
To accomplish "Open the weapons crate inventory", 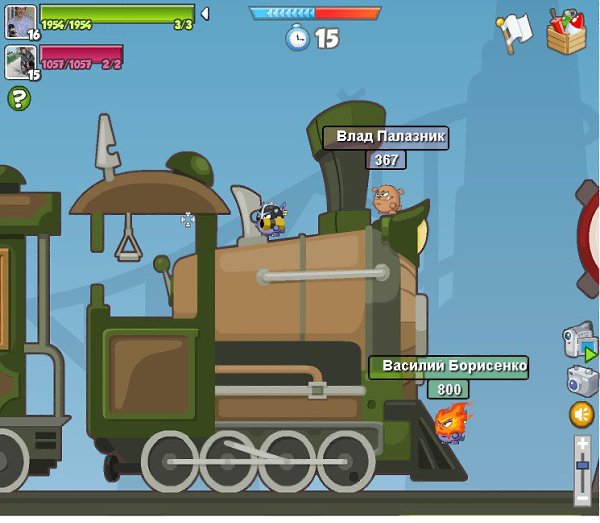I will tap(567, 32).
